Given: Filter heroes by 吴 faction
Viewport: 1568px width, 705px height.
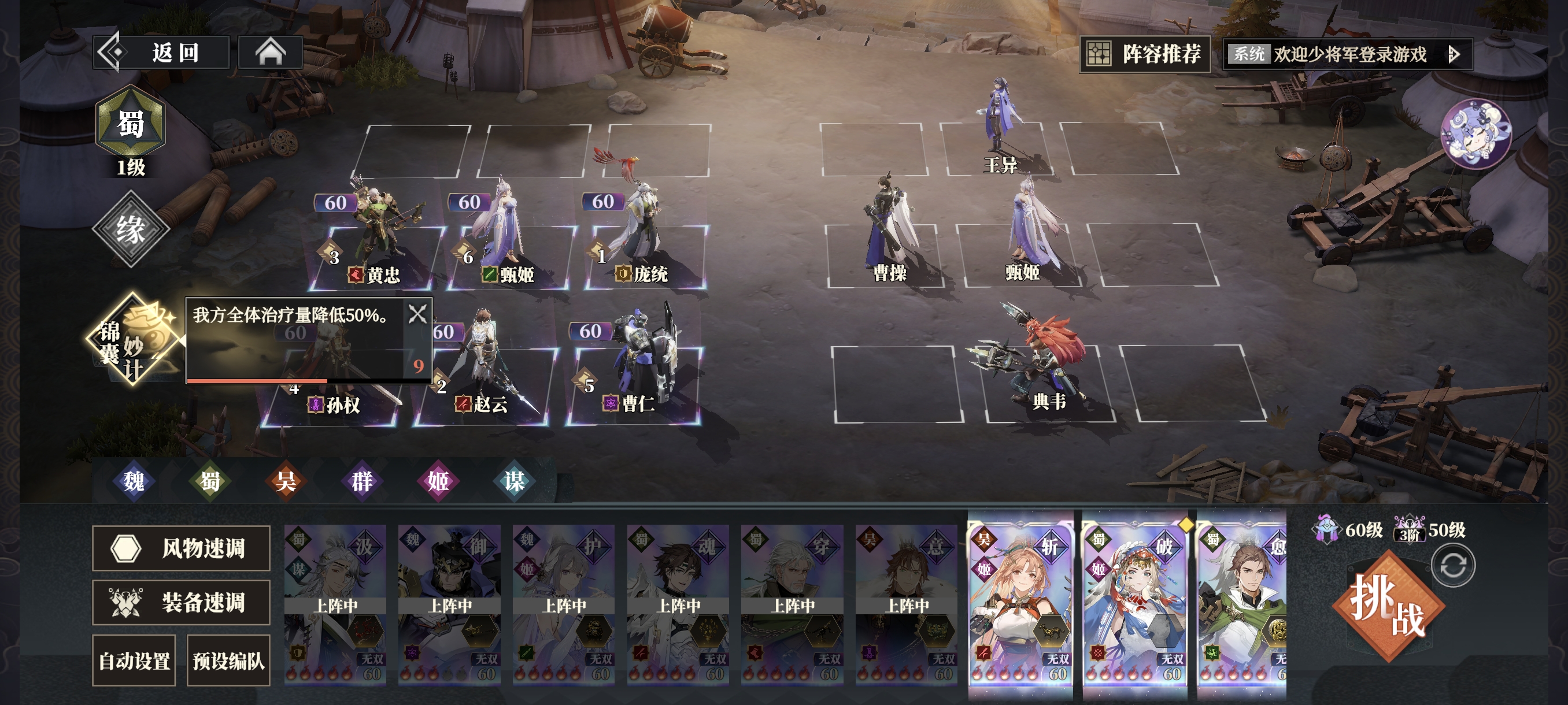Looking at the screenshot, I should point(286,481).
